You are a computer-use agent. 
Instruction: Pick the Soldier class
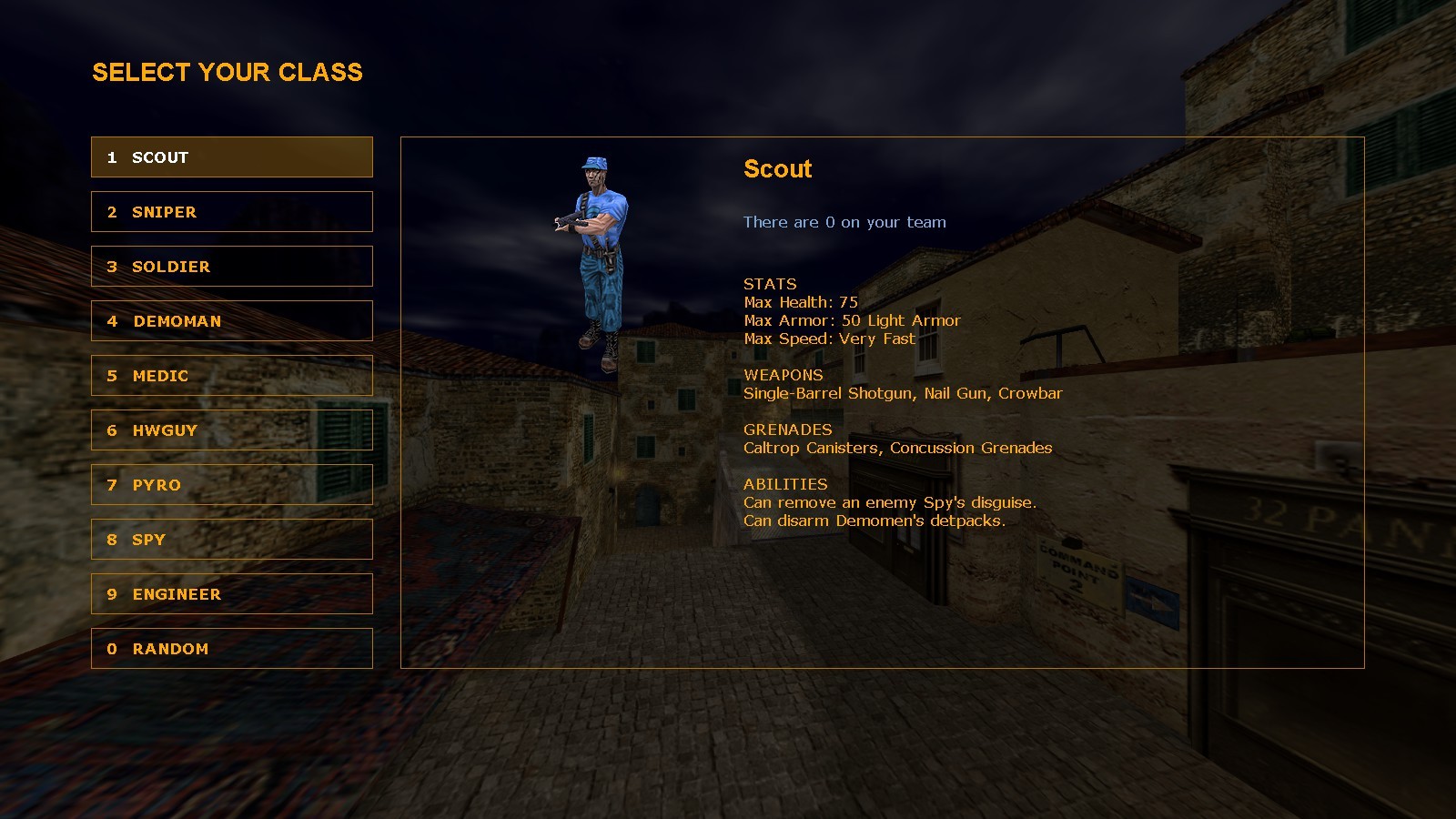pyautogui.click(x=231, y=266)
